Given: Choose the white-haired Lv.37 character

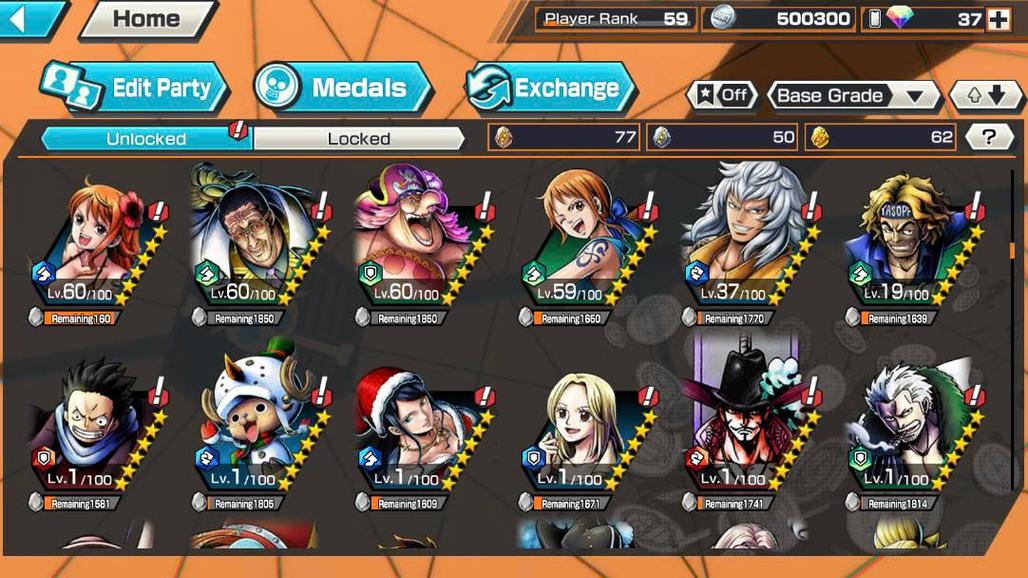Looking at the screenshot, I should point(740,240).
